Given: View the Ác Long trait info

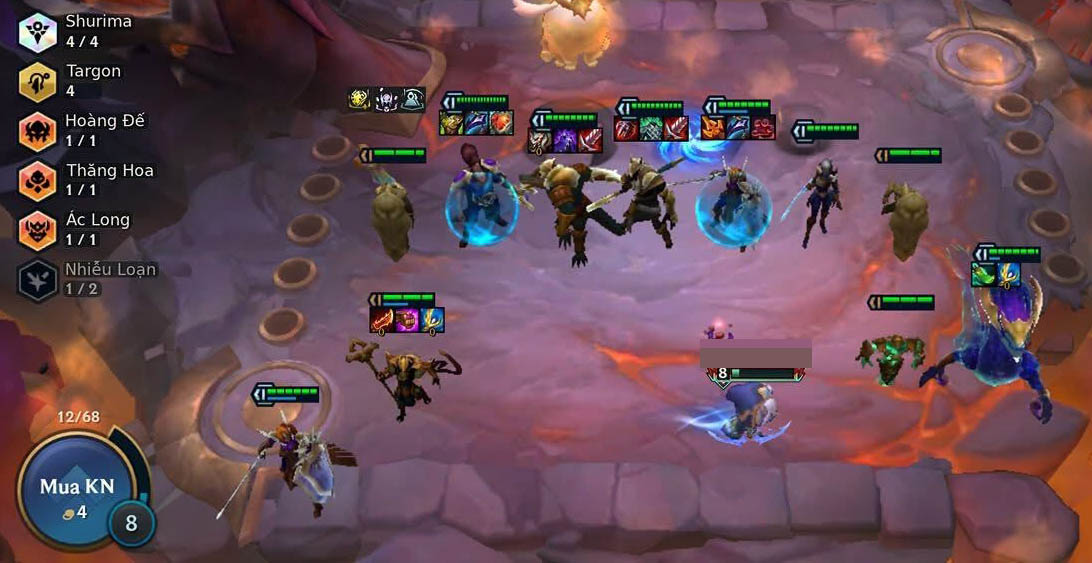Looking at the screenshot, I should 38,230.
